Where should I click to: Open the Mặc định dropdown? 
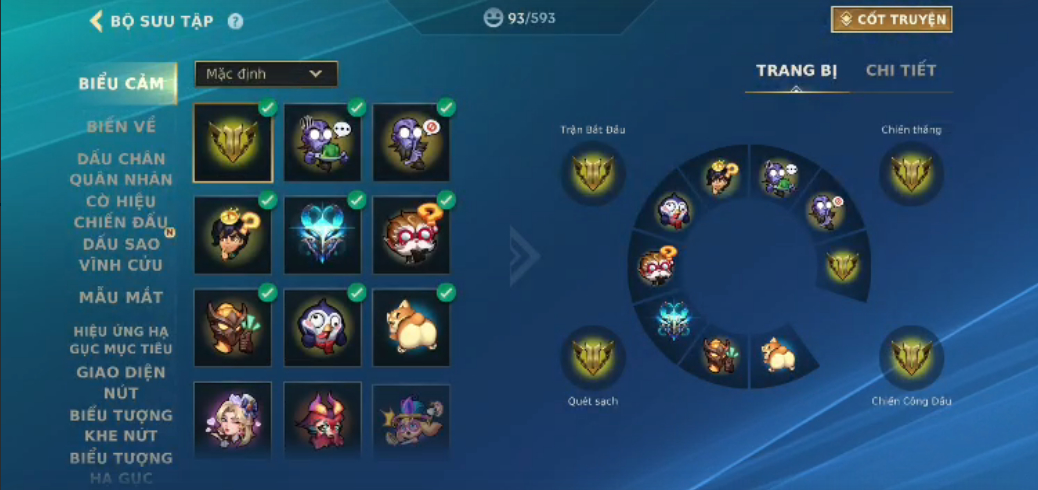[266, 74]
